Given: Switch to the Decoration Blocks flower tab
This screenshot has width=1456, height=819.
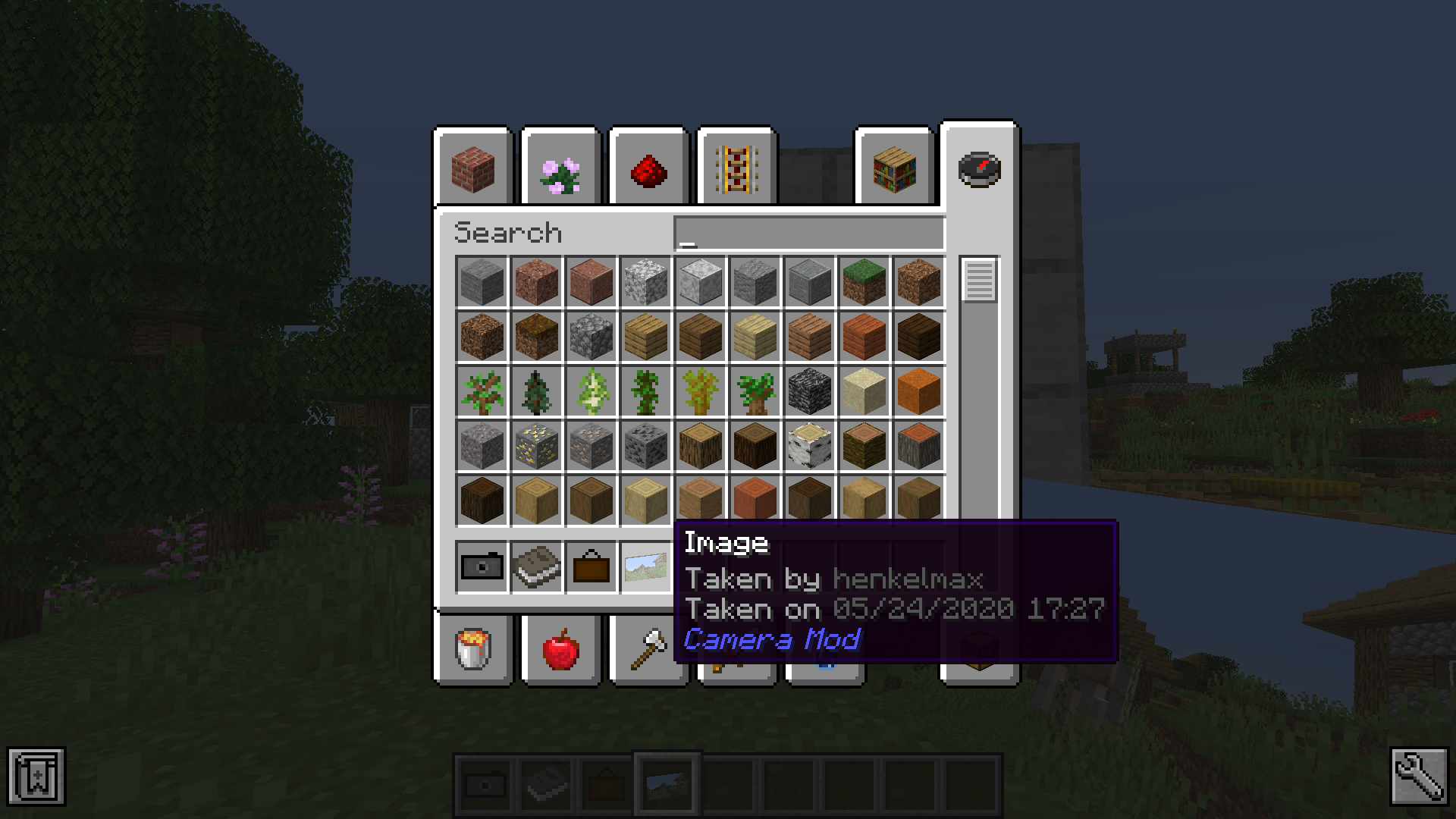Looking at the screenshot, I should (x=560, y=168).
